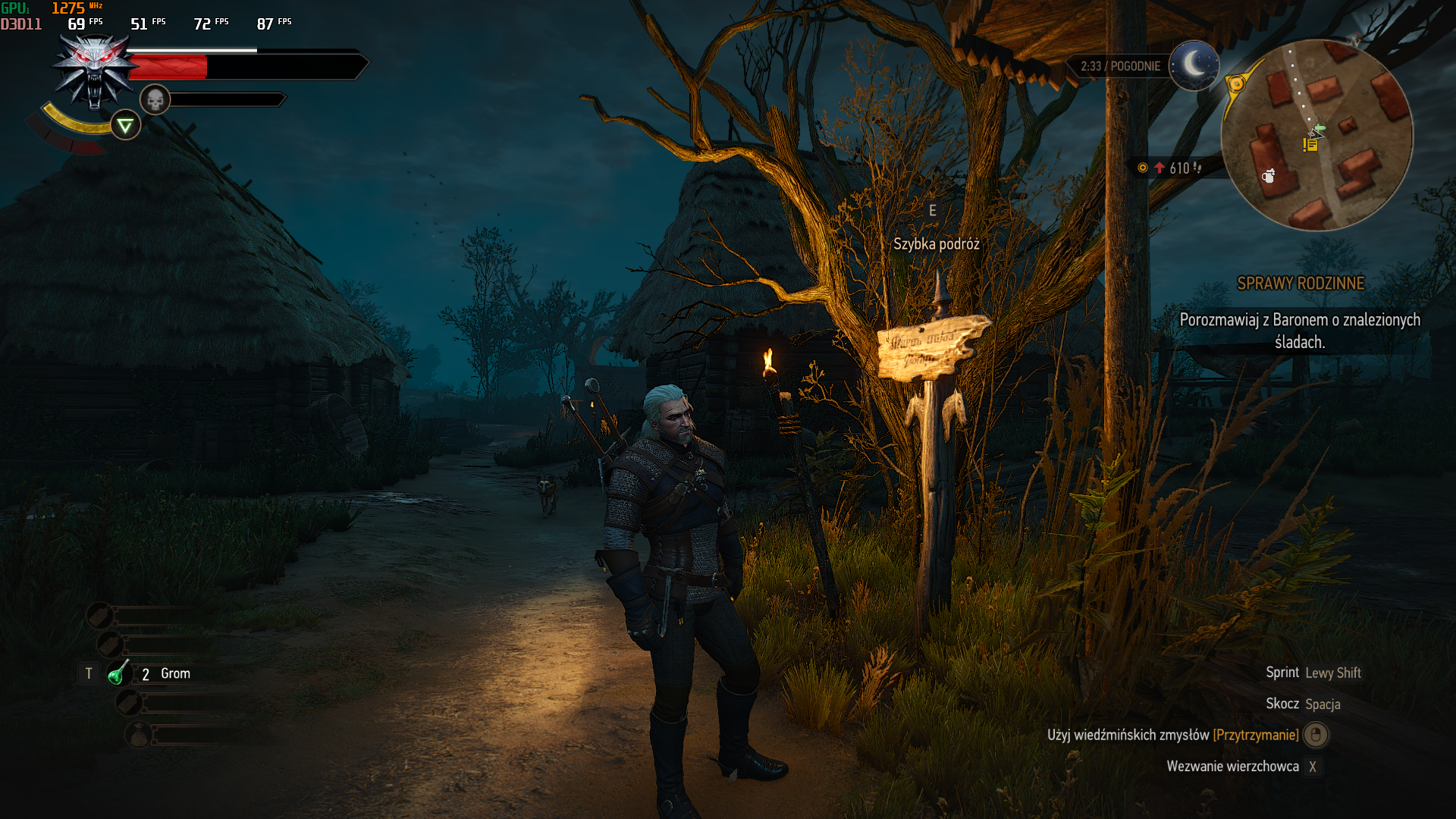Select the Grom bomb quick slot
Image resolution: width=1456 pixels, height=819 pixels.
119,673
